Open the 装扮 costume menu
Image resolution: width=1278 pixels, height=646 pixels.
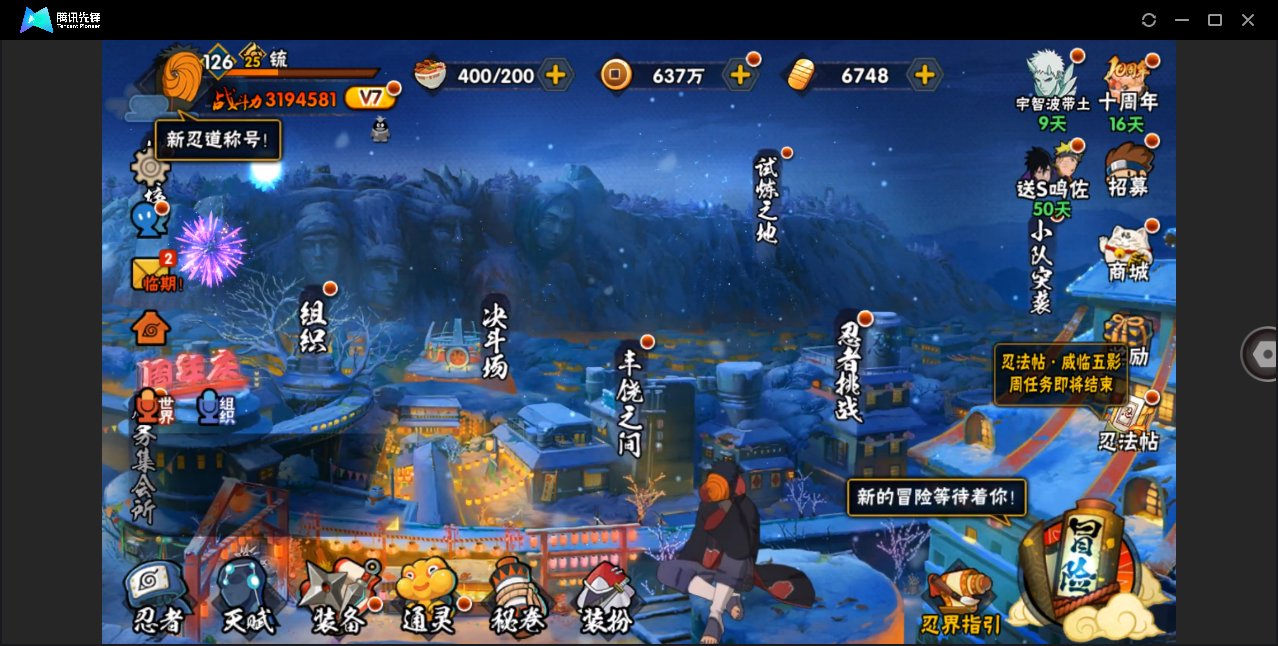click(x=607, y=598)
